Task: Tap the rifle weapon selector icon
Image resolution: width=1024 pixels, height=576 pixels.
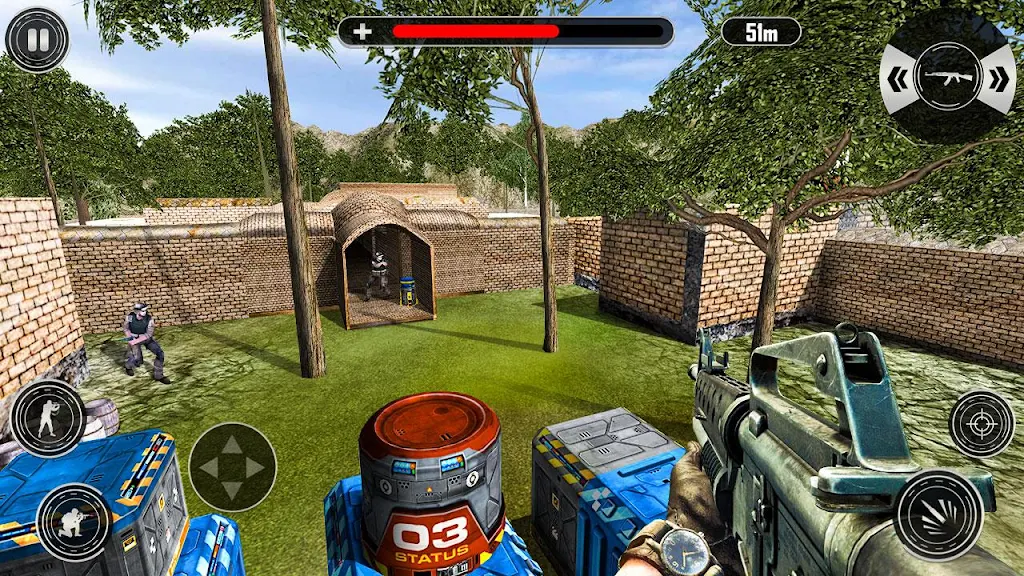Action: (946, 77)
